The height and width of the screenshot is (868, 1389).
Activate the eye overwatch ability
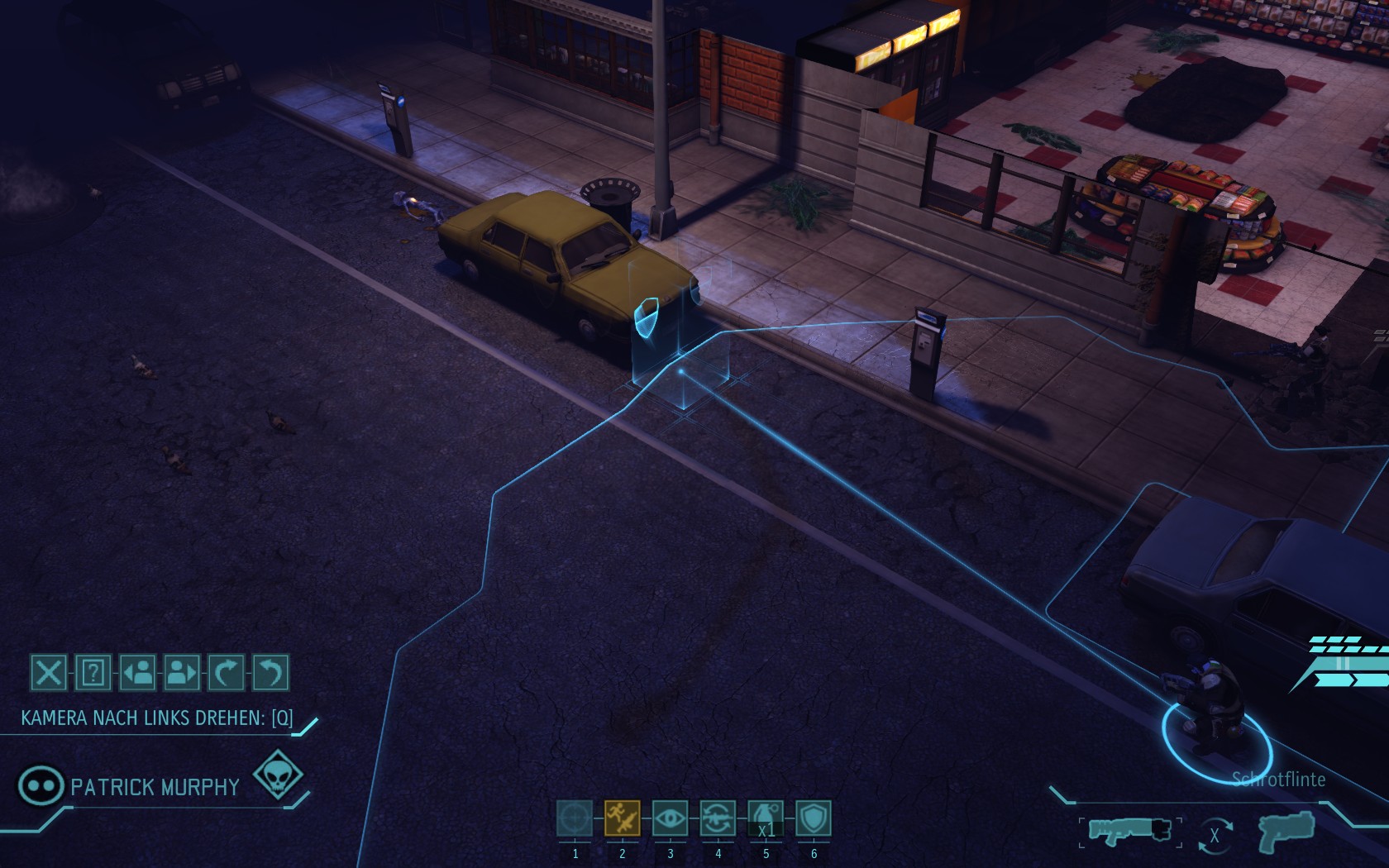point(670,818)
